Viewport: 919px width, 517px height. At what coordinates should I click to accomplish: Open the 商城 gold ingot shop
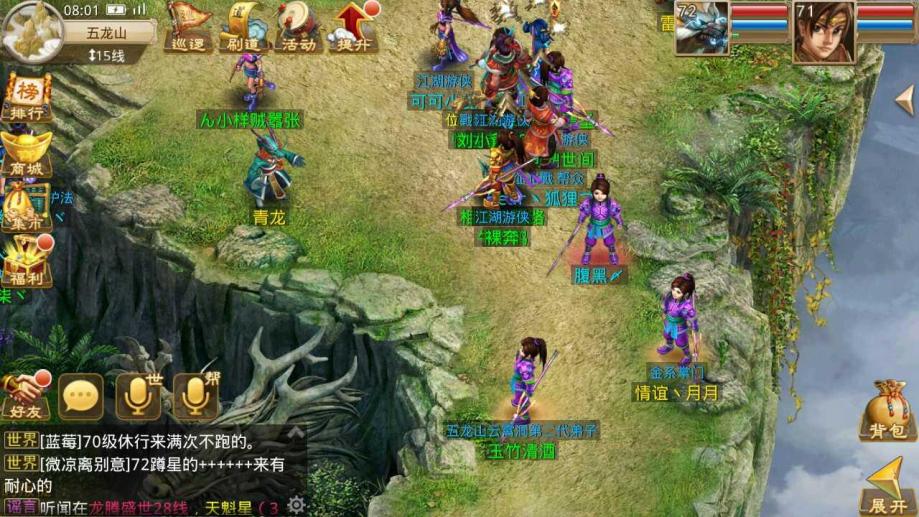26,153
